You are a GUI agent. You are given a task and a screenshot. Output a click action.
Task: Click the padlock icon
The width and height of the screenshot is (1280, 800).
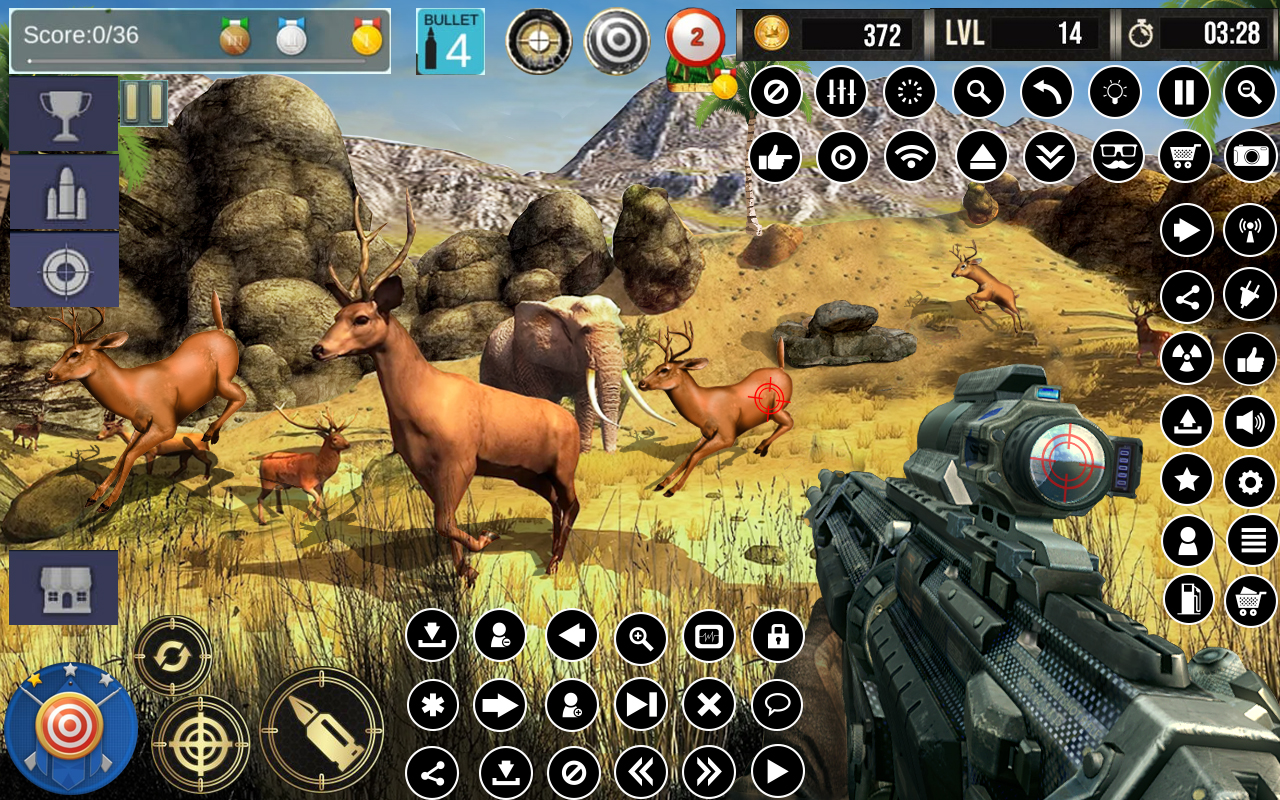777,636
